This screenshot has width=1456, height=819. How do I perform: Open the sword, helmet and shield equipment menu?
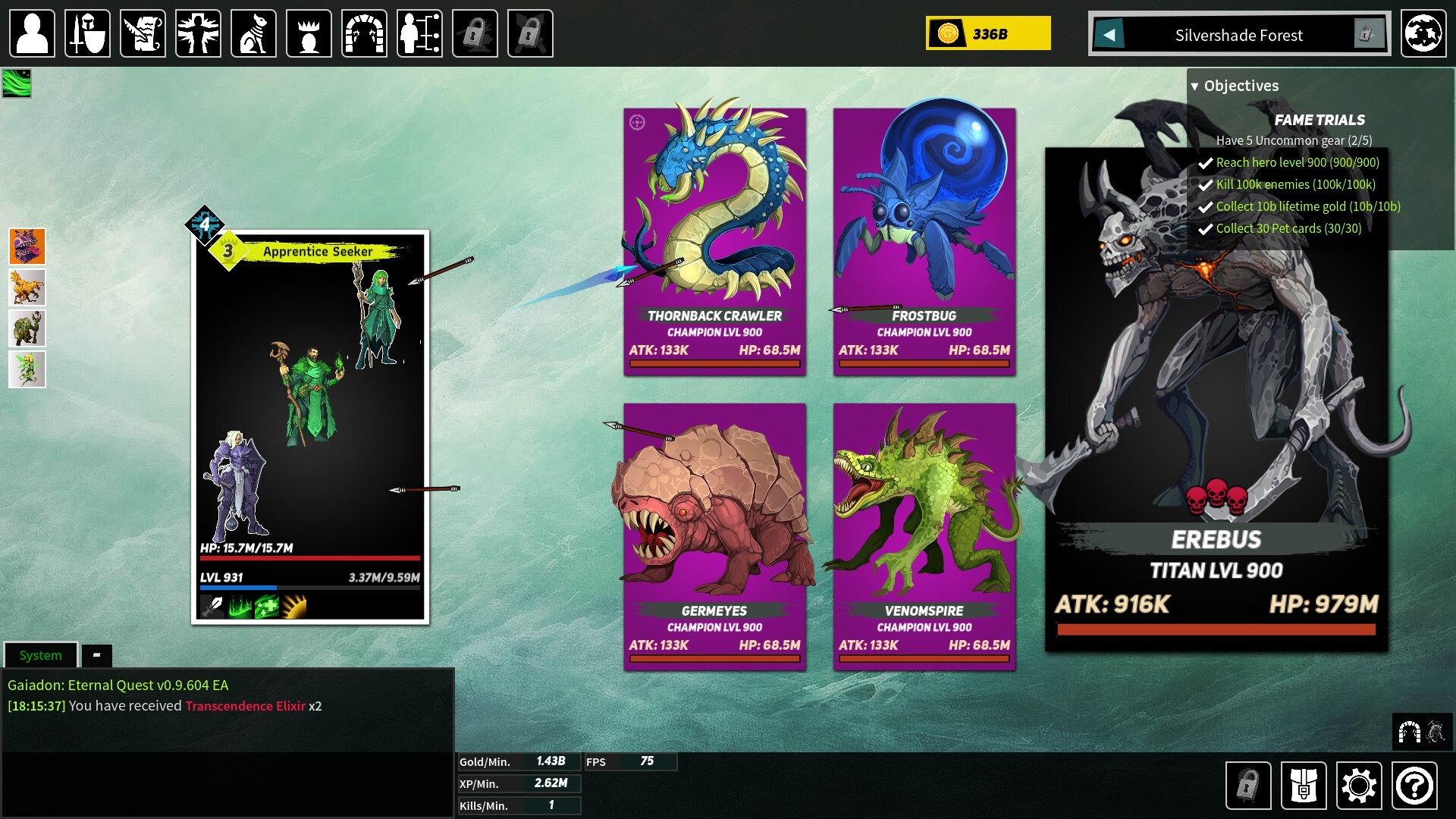tap(87, 33)
